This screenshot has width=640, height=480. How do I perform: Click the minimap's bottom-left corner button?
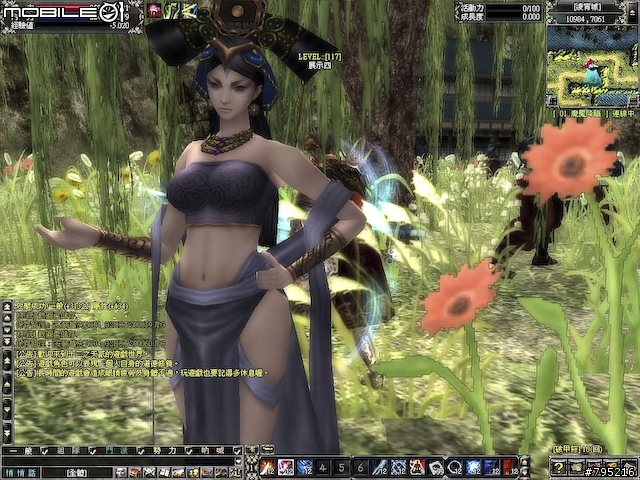[553, 100]
